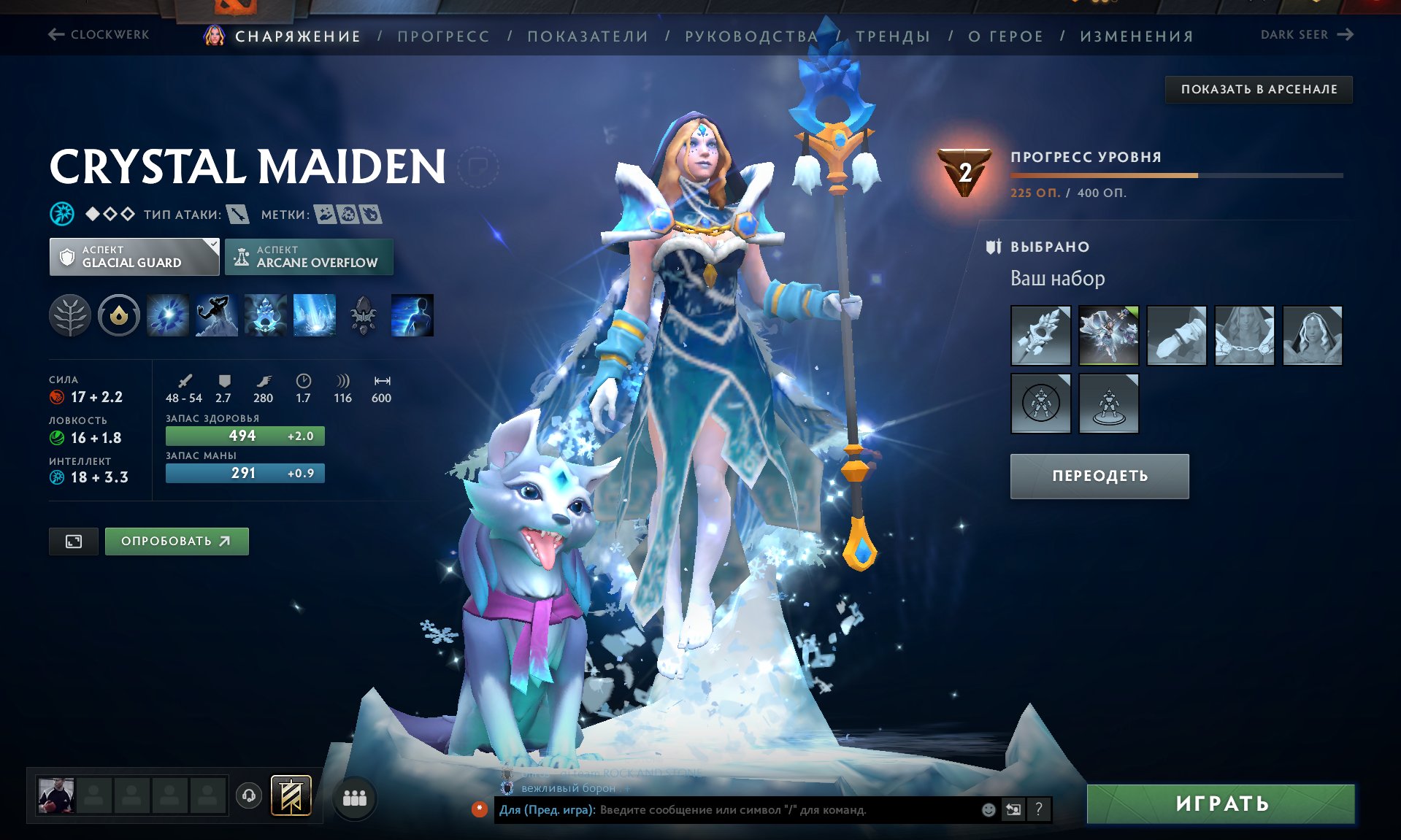Select the Frostbite ability icon

pos(217,314)
